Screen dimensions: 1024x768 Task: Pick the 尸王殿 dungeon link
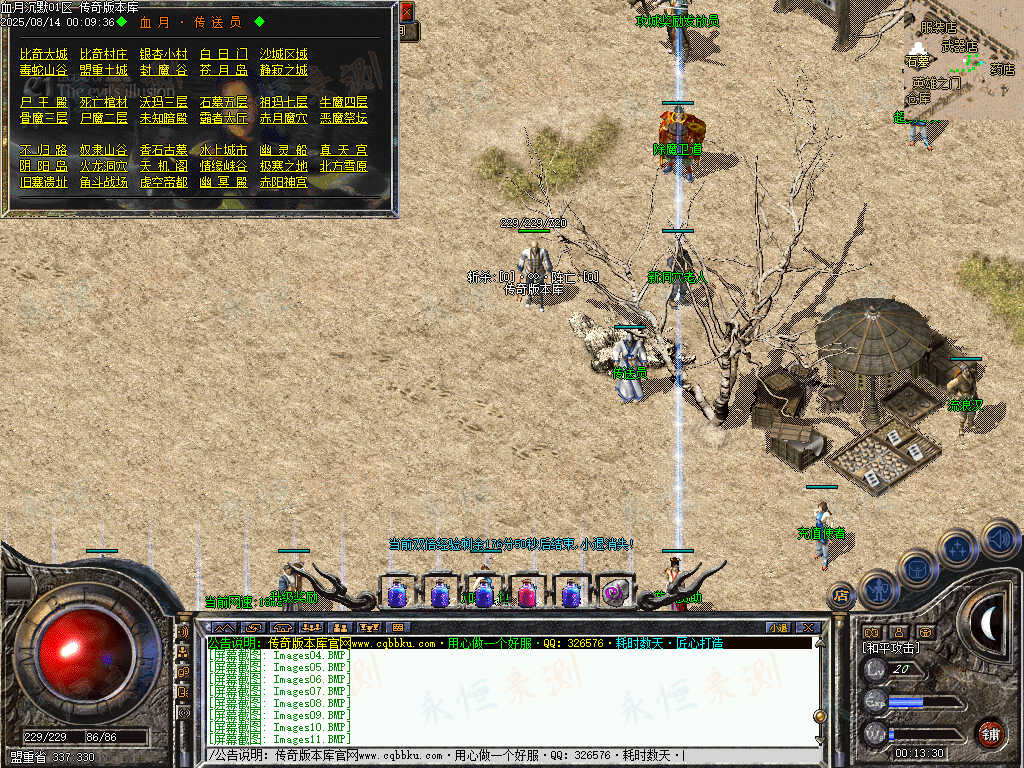pyautogui.click(x=44, y=102)
